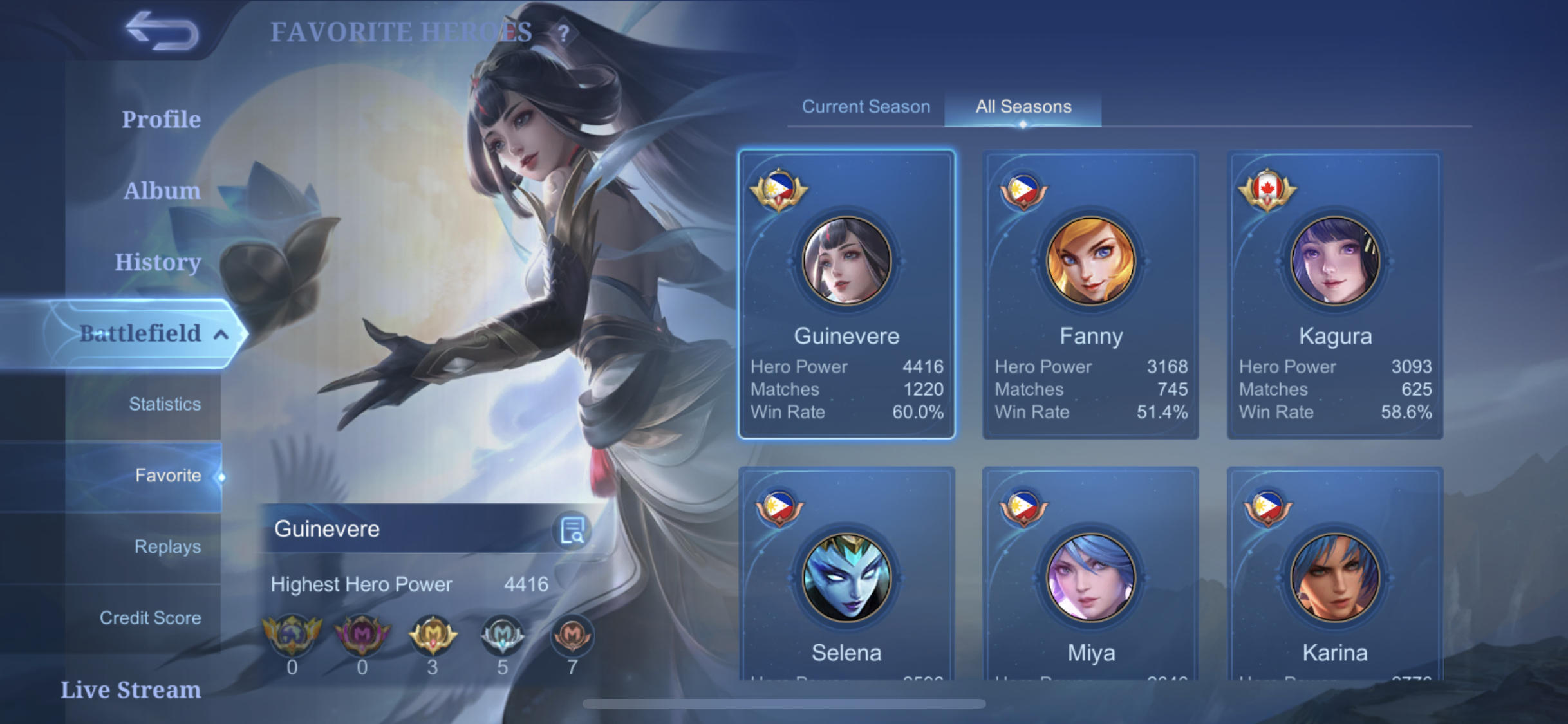Go back using the return arrow

coord(162,30)
